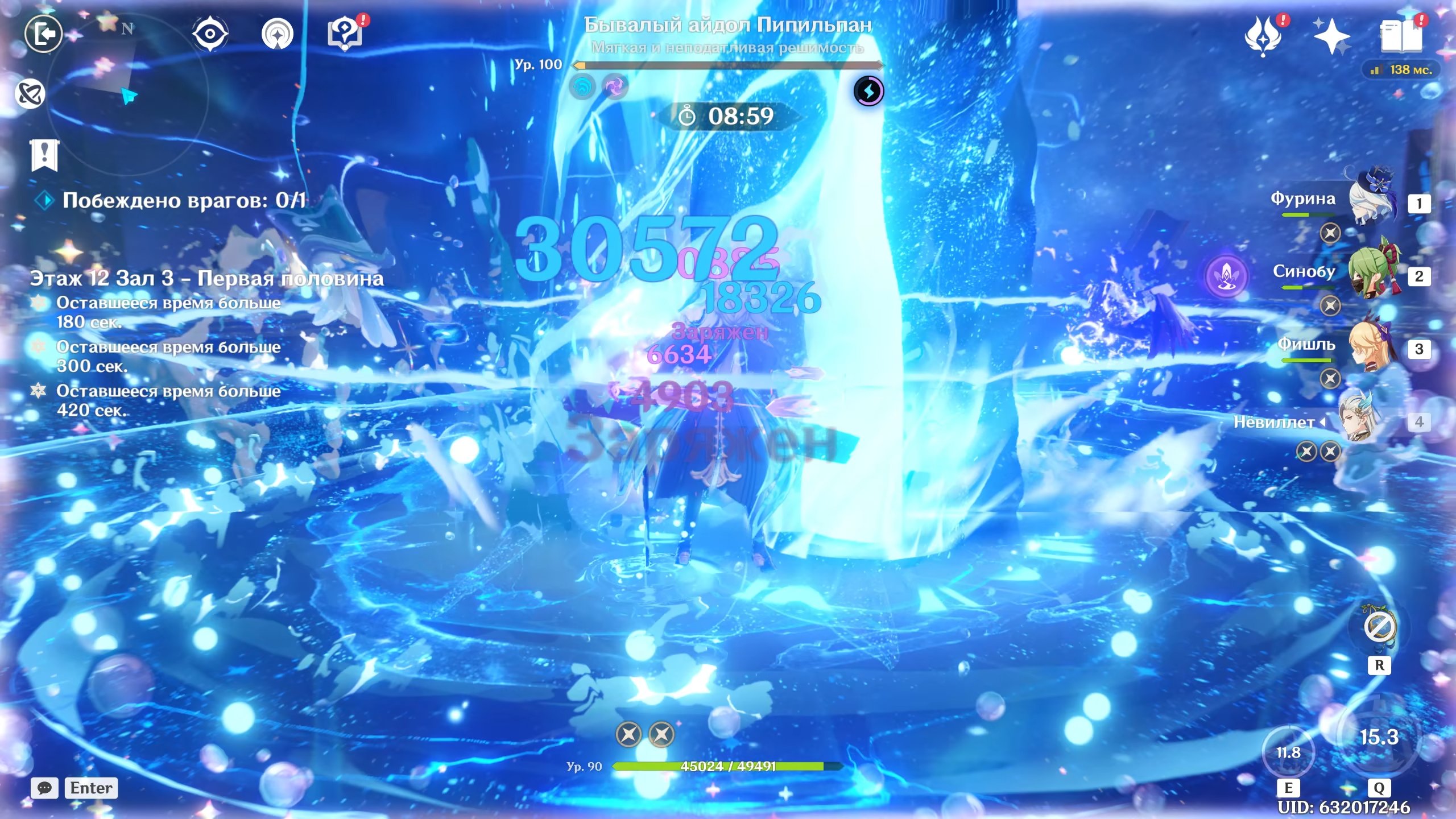Exit the Spiral Abyss challenge
This screenshot has width=1456, height=819.
tap(43, 34)
